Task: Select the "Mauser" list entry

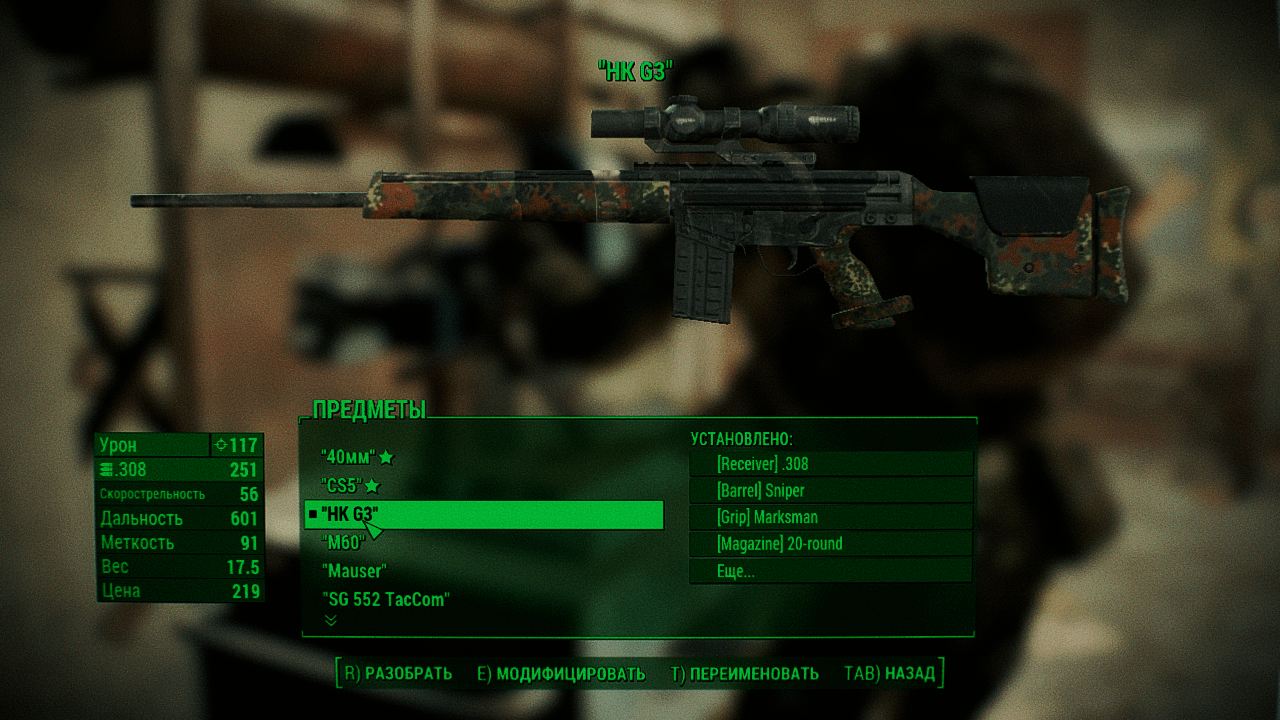Action: [x=354, y=571]
